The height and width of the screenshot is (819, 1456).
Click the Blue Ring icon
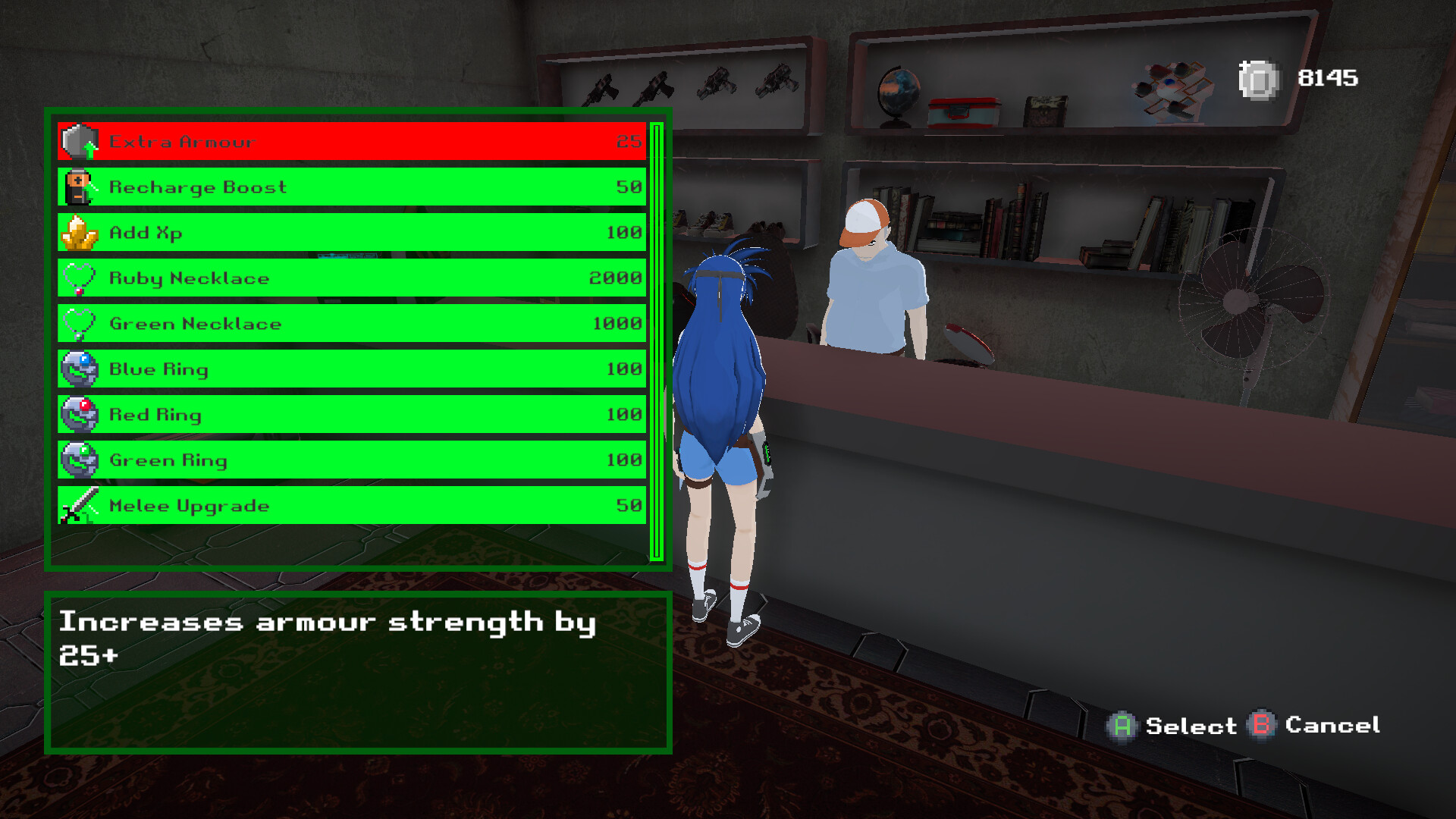point(80,369)
